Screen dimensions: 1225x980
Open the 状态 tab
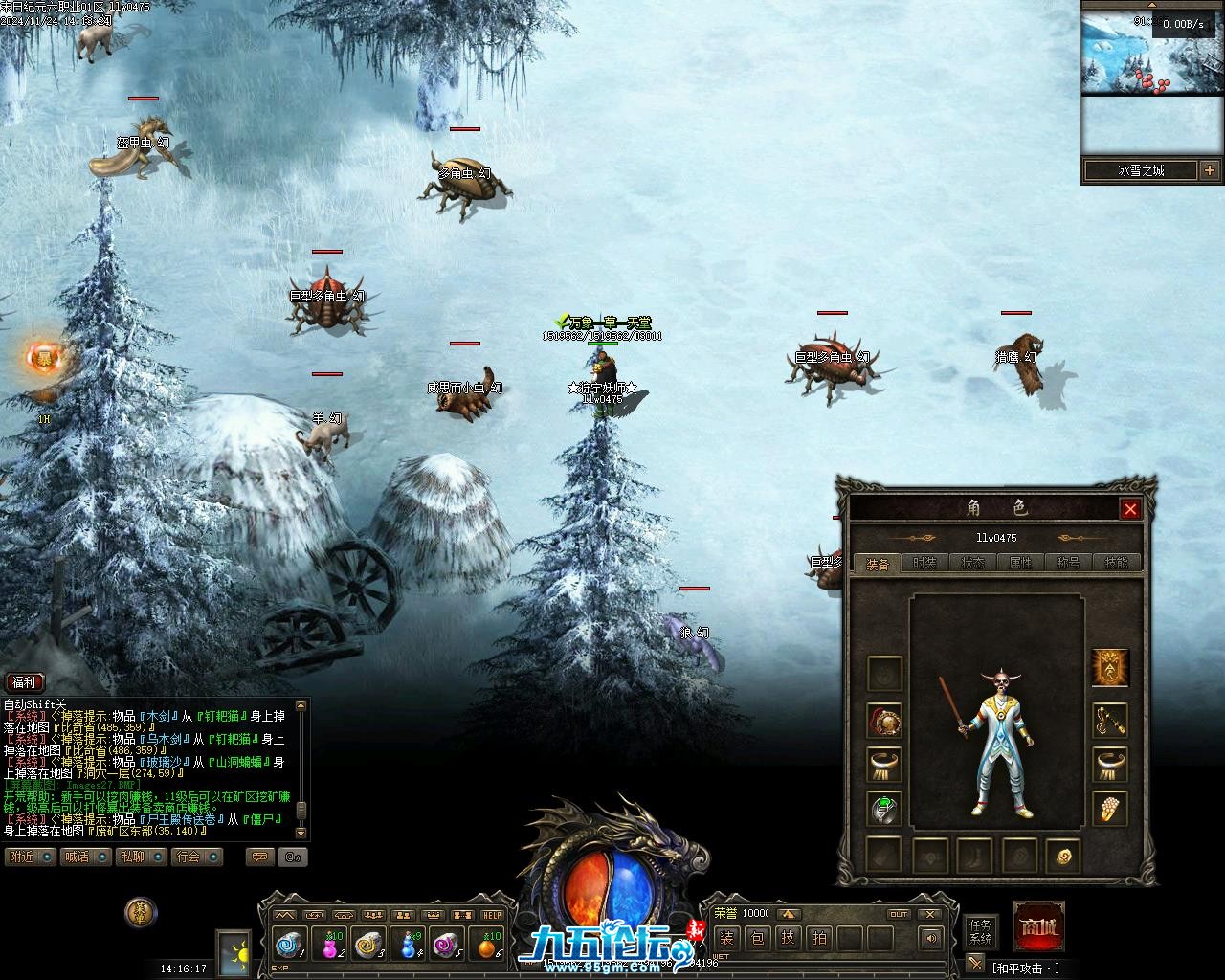(x=972, y=563)
